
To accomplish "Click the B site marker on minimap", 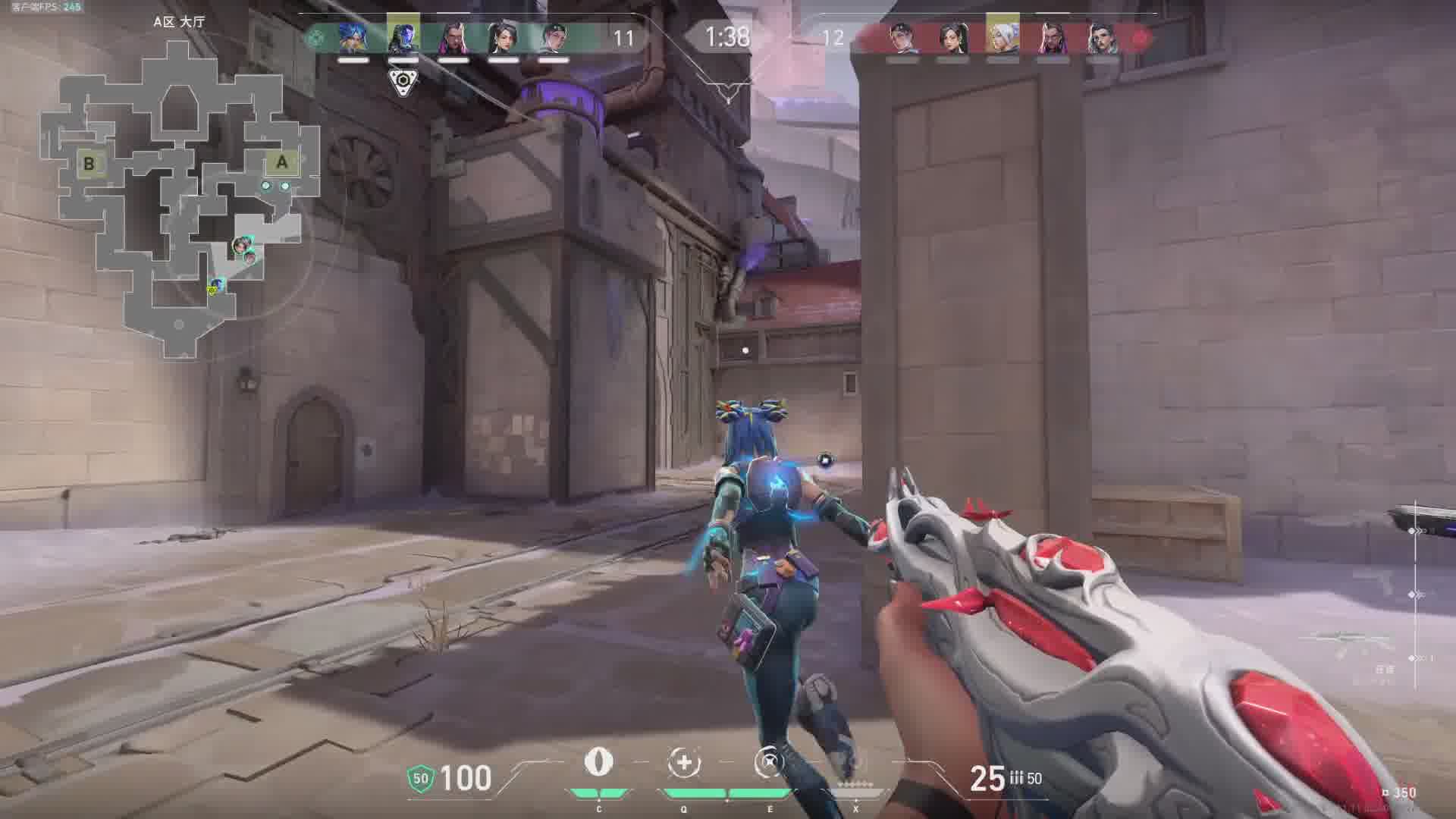I will (x=89, y=163).
